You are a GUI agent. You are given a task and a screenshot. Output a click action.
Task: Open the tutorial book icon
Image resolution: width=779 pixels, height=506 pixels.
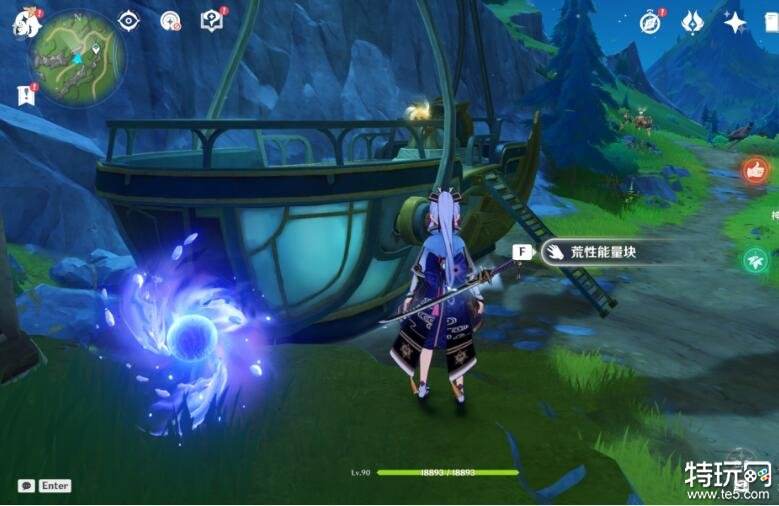click(211, 21)
